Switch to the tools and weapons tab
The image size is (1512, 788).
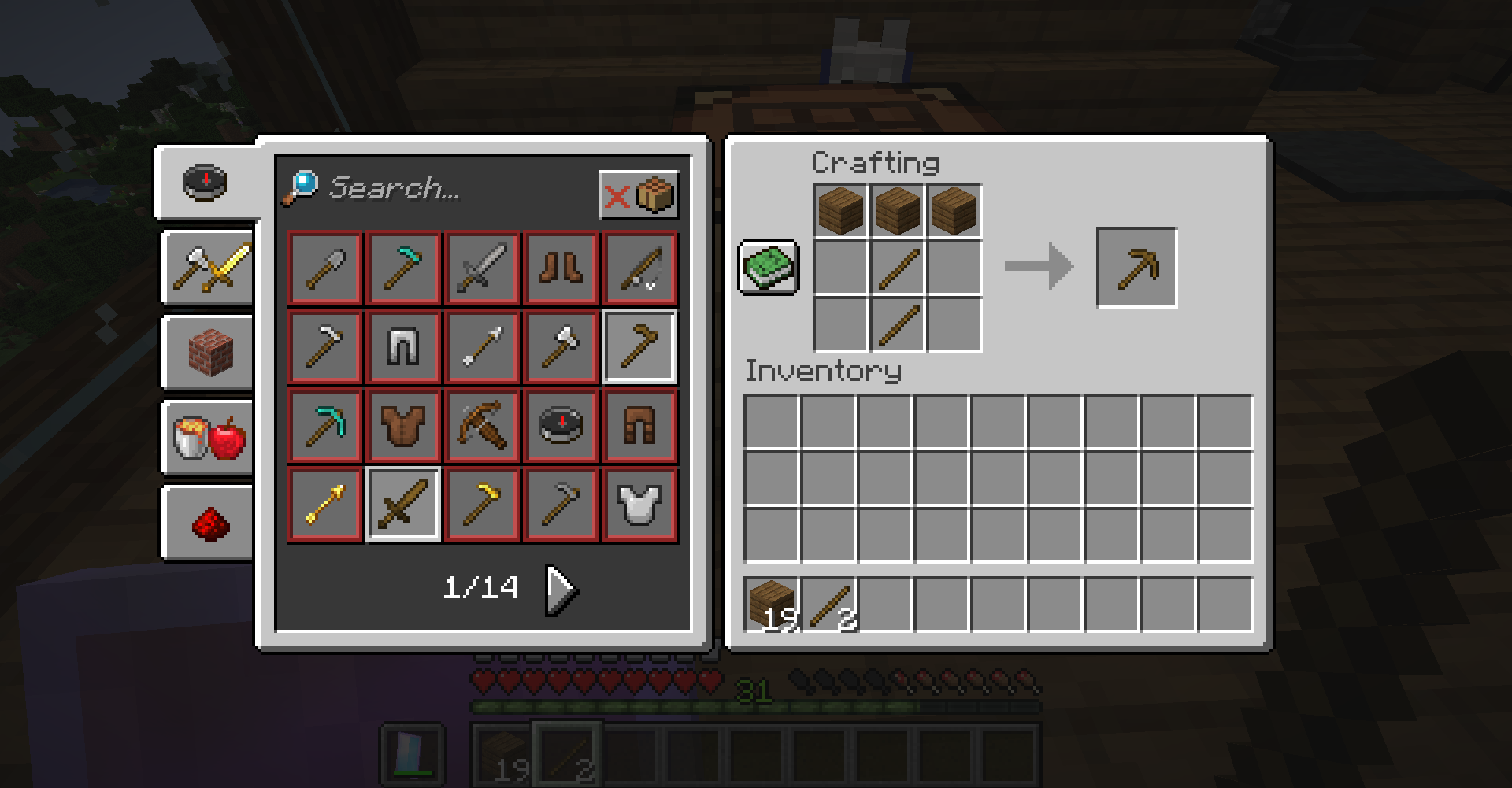(x=209, y=268)
